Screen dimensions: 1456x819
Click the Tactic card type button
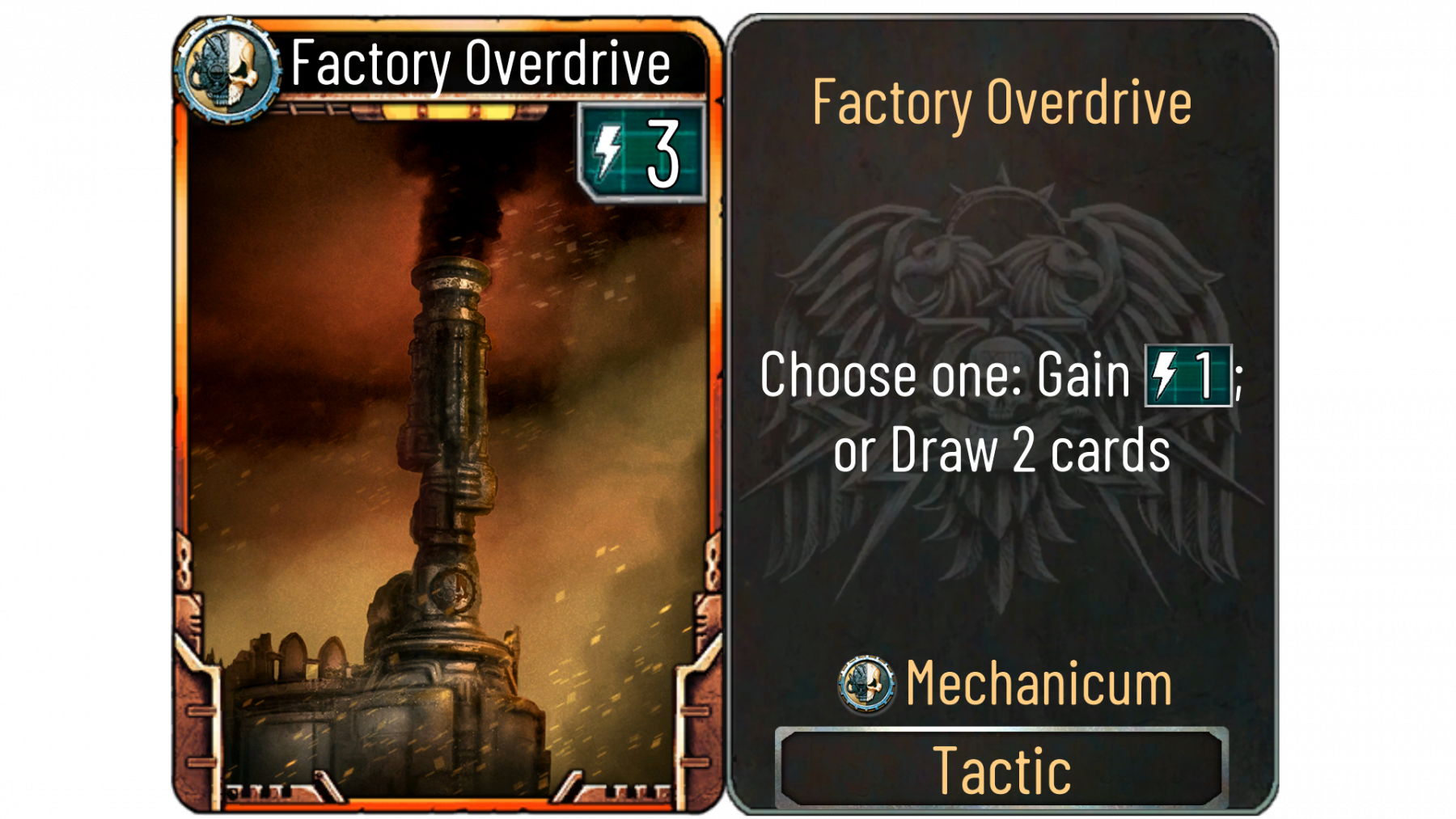point(1001,769)
